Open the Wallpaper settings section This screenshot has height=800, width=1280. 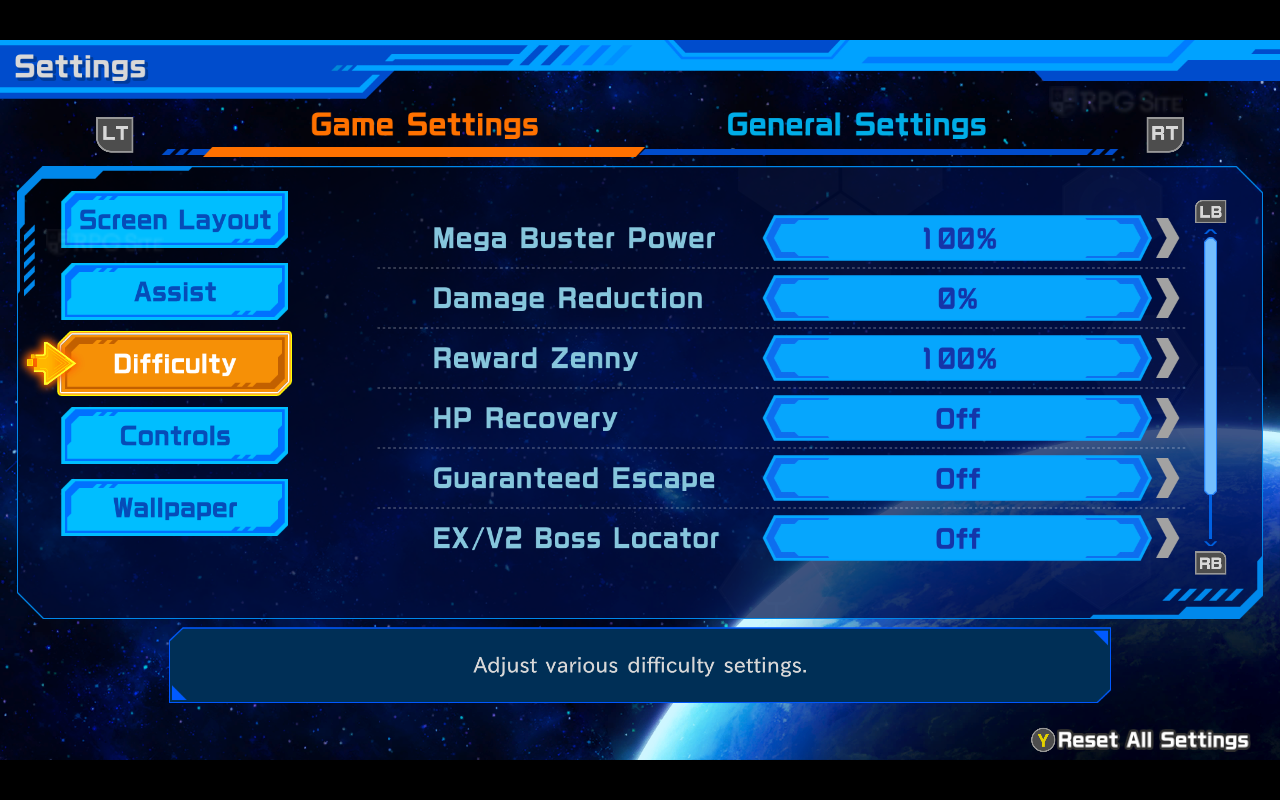click(174, 507)
